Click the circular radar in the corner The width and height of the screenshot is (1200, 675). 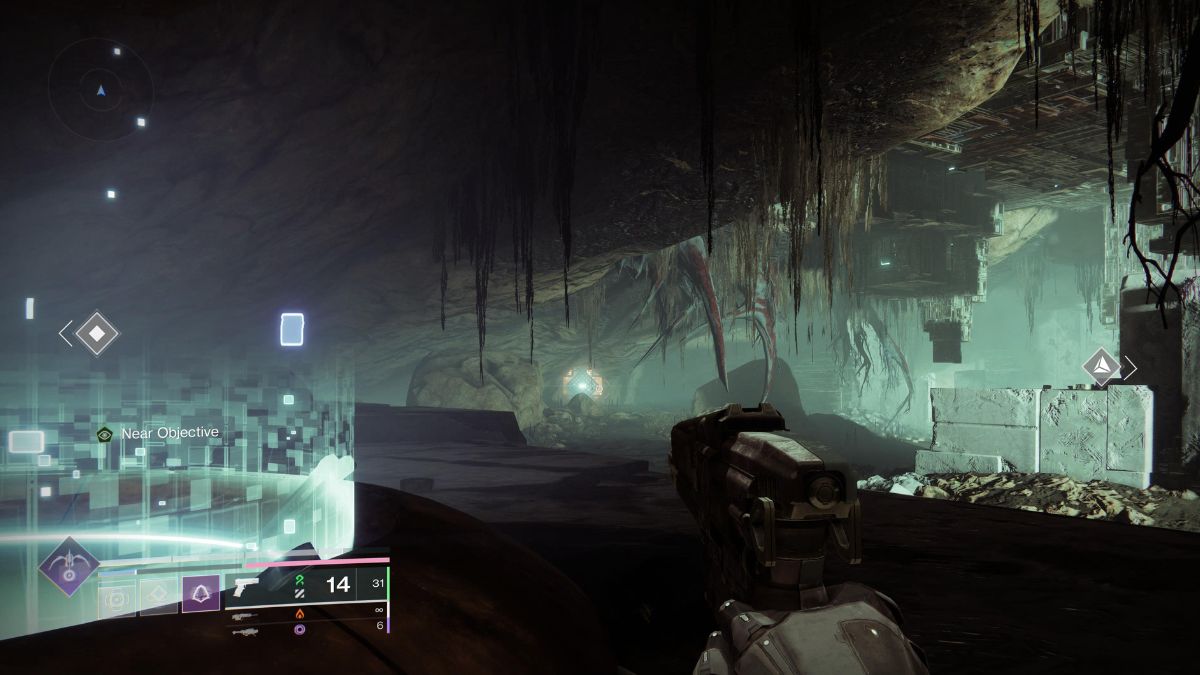coord(101,90)
